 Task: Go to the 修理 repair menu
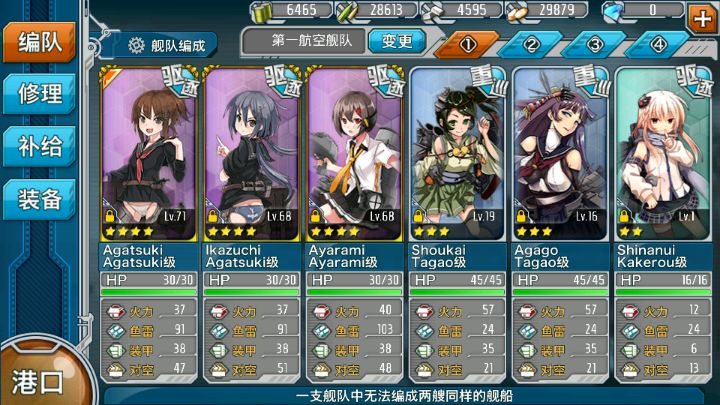tap(40, 93)
